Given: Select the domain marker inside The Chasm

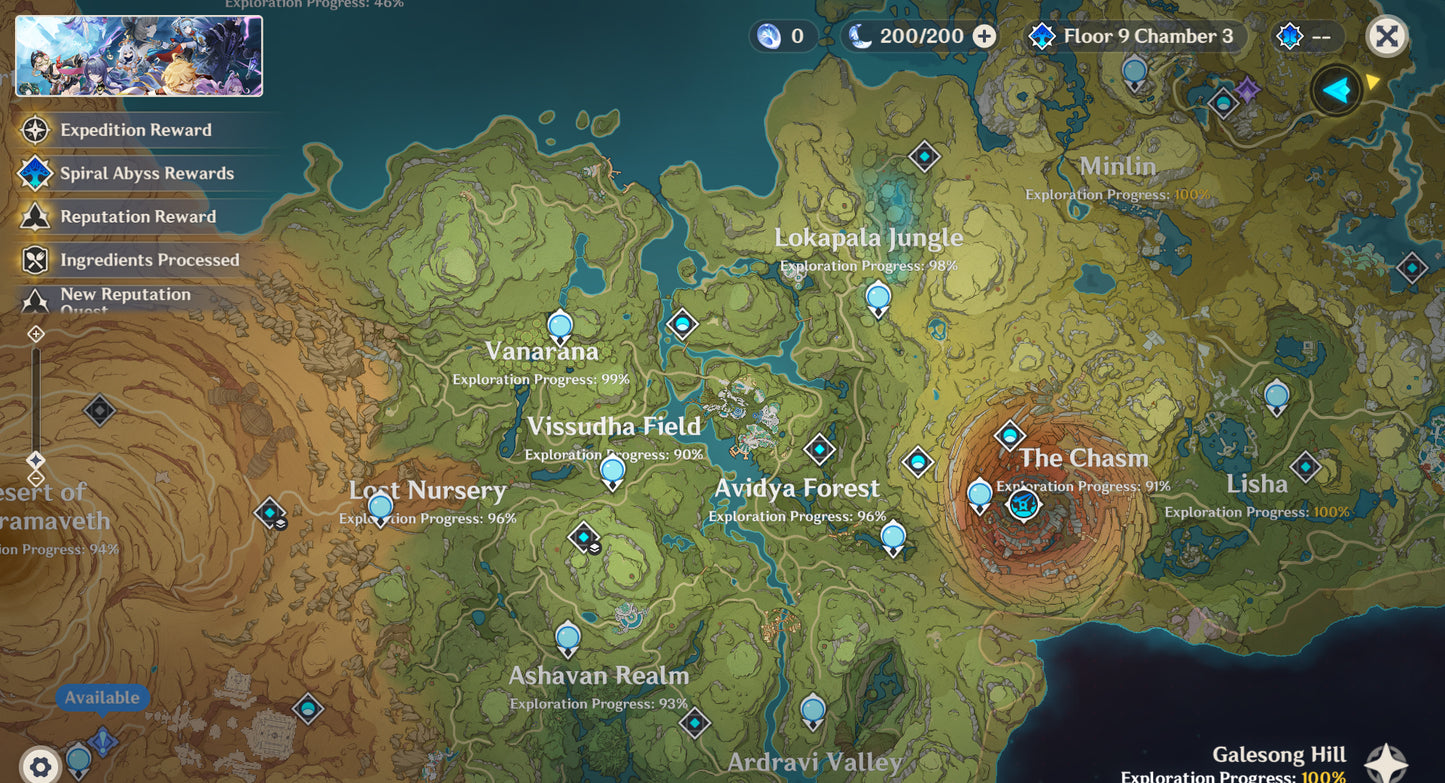Looking at the screenshot, I should (x=1023, y=505).
